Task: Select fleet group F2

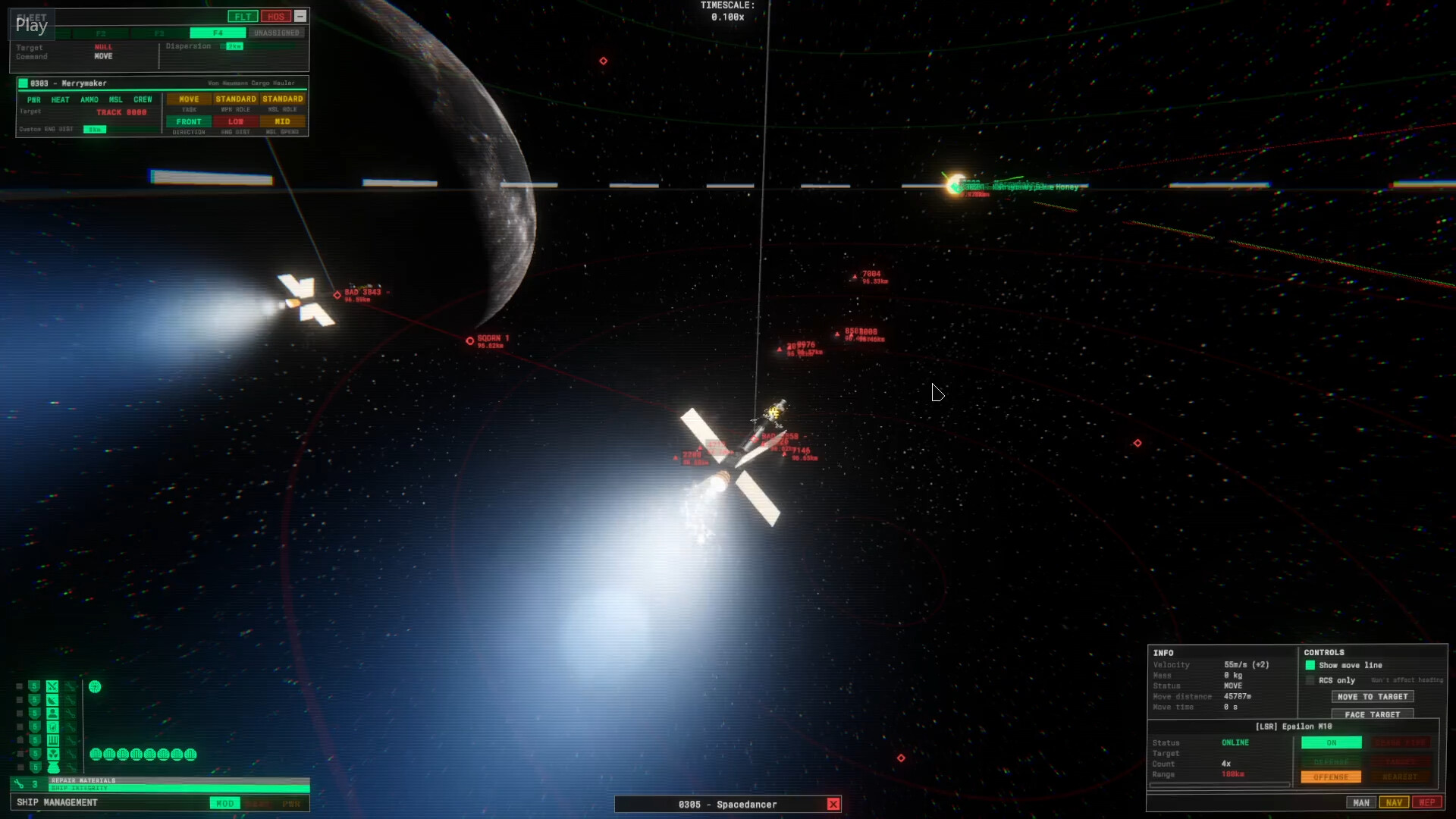Action: [100, 33]
